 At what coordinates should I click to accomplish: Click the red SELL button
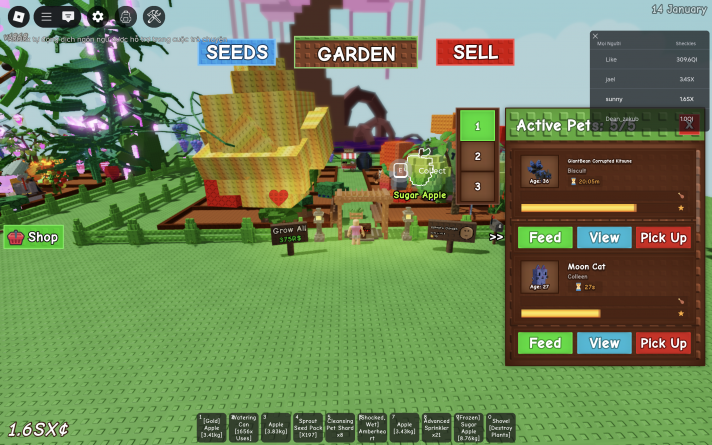click(x=475, y=52)
